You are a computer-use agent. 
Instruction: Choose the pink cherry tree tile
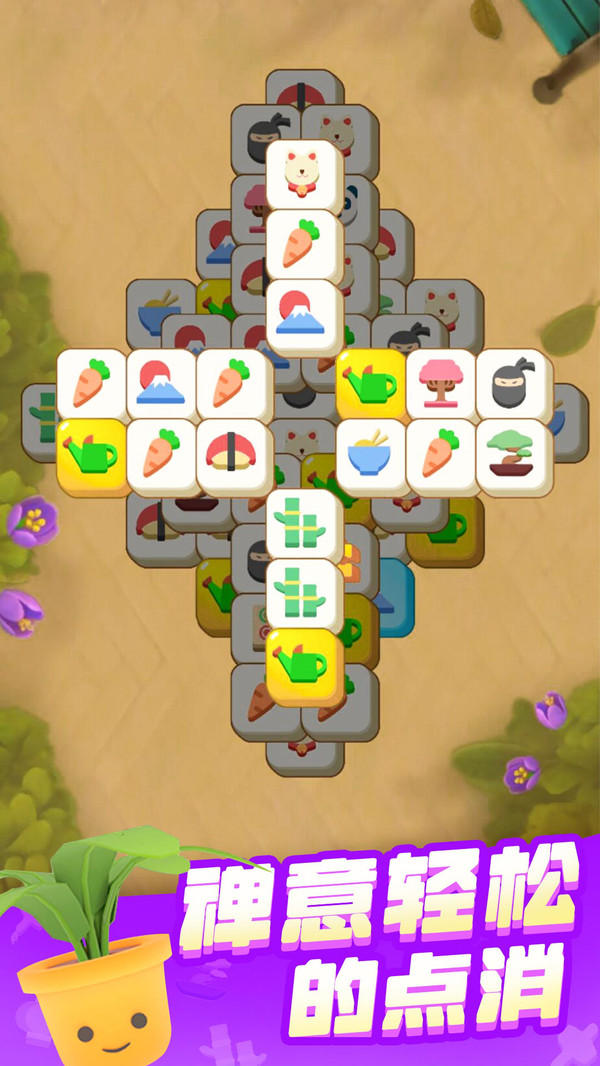(x=441, y=383)
